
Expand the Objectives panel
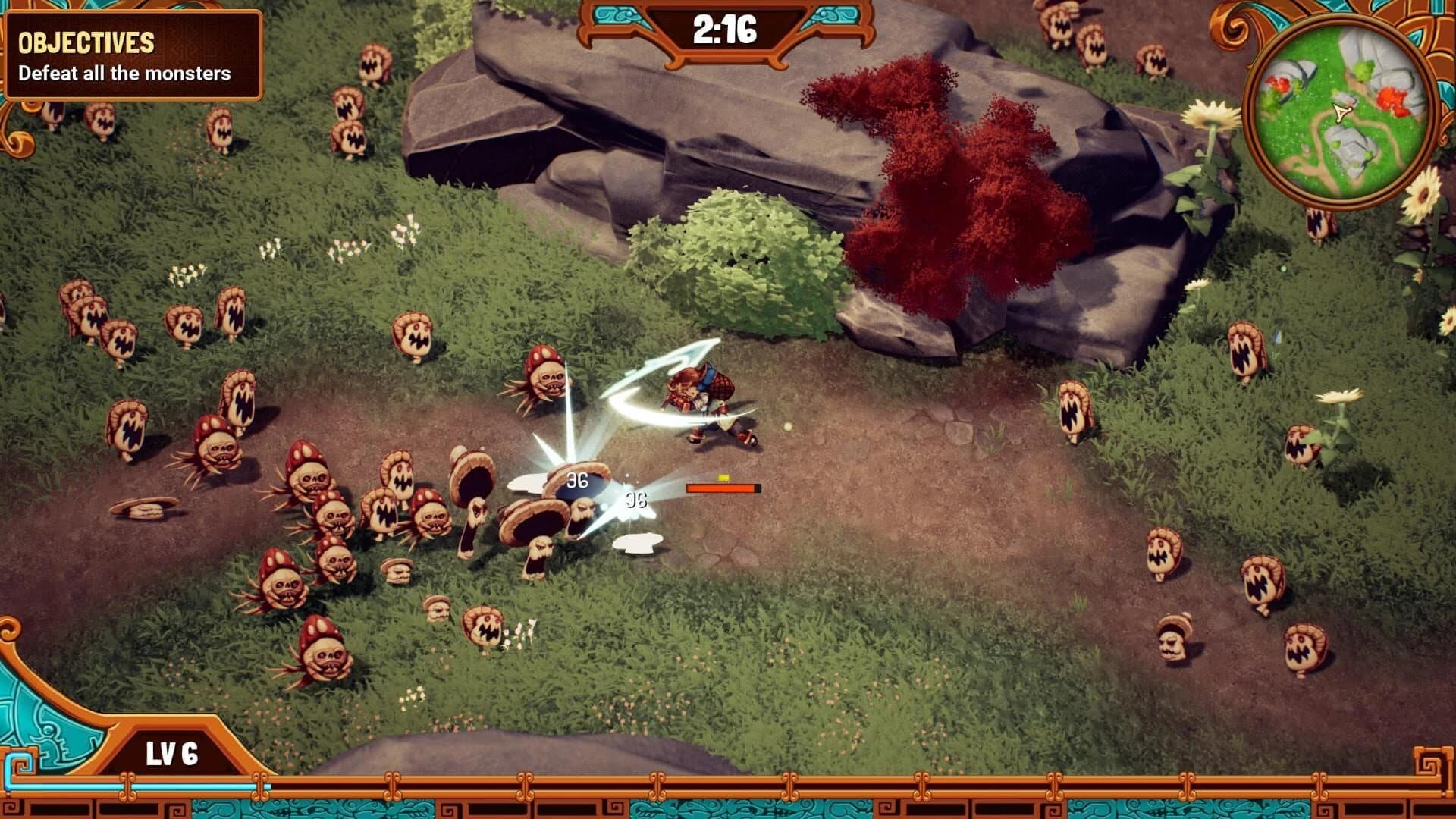click(133, 53)
